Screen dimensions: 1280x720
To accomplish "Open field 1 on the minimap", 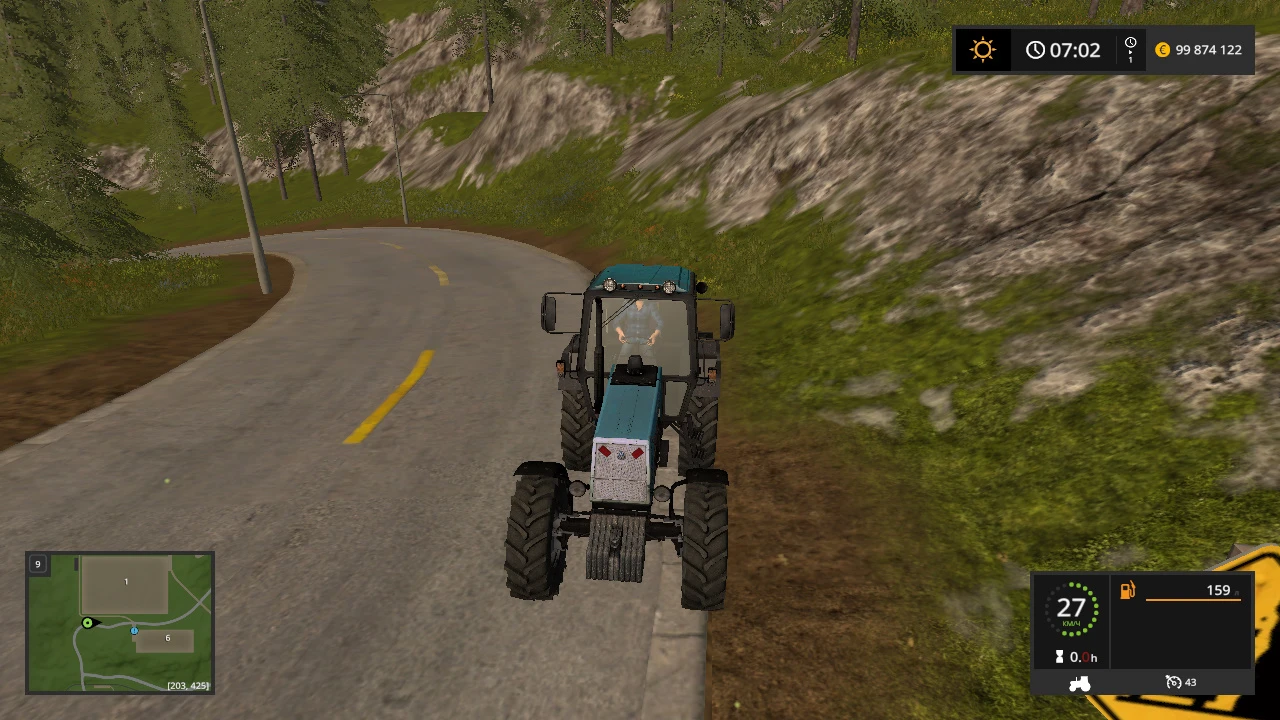I will click(126, 581).
